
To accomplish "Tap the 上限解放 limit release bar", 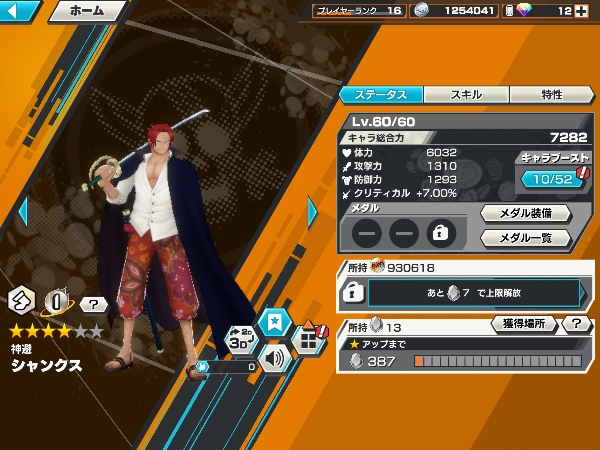I will (x=473, y=292).
